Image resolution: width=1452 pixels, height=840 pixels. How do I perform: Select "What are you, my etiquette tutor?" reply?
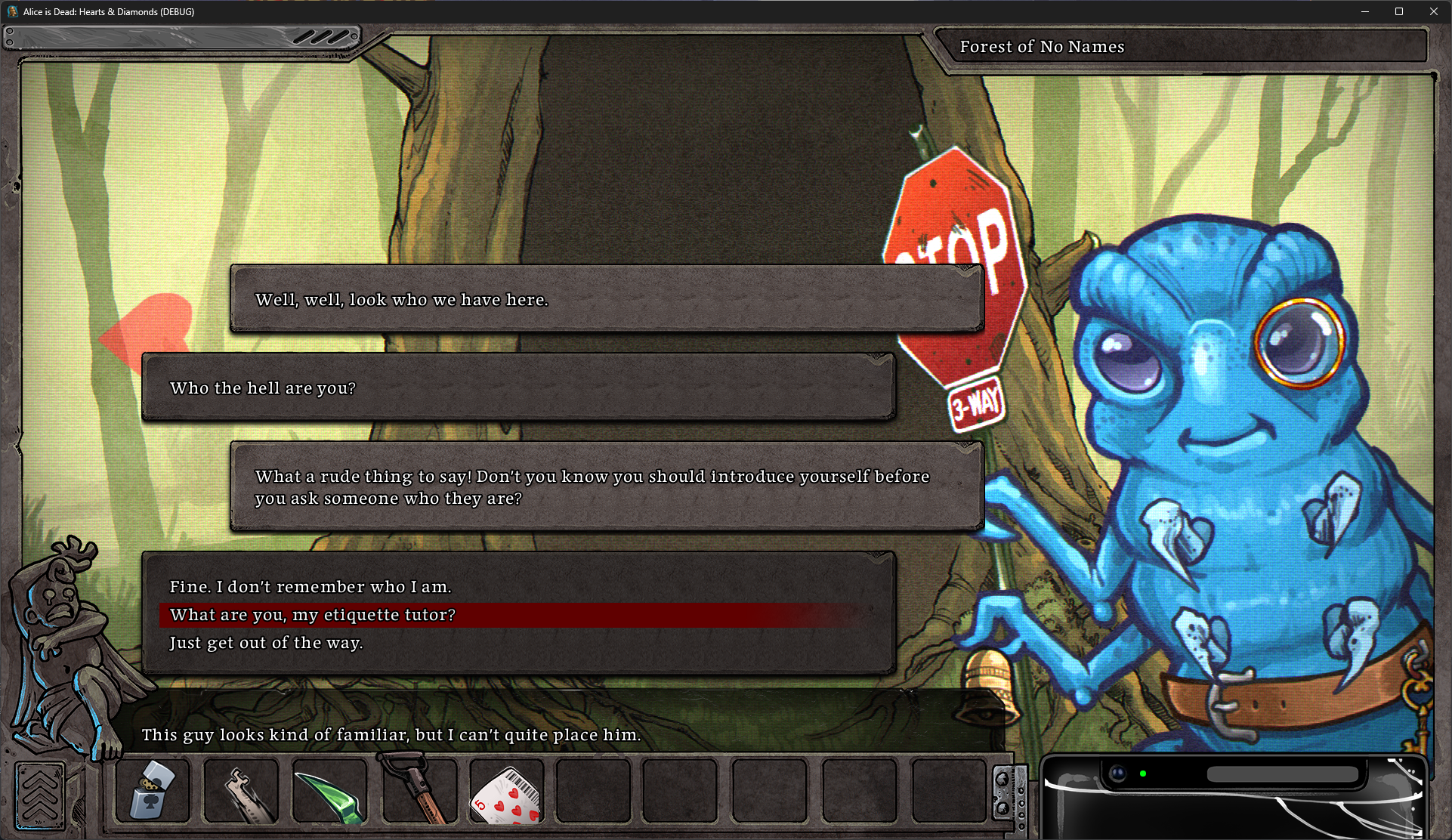[x=313, y=615]
